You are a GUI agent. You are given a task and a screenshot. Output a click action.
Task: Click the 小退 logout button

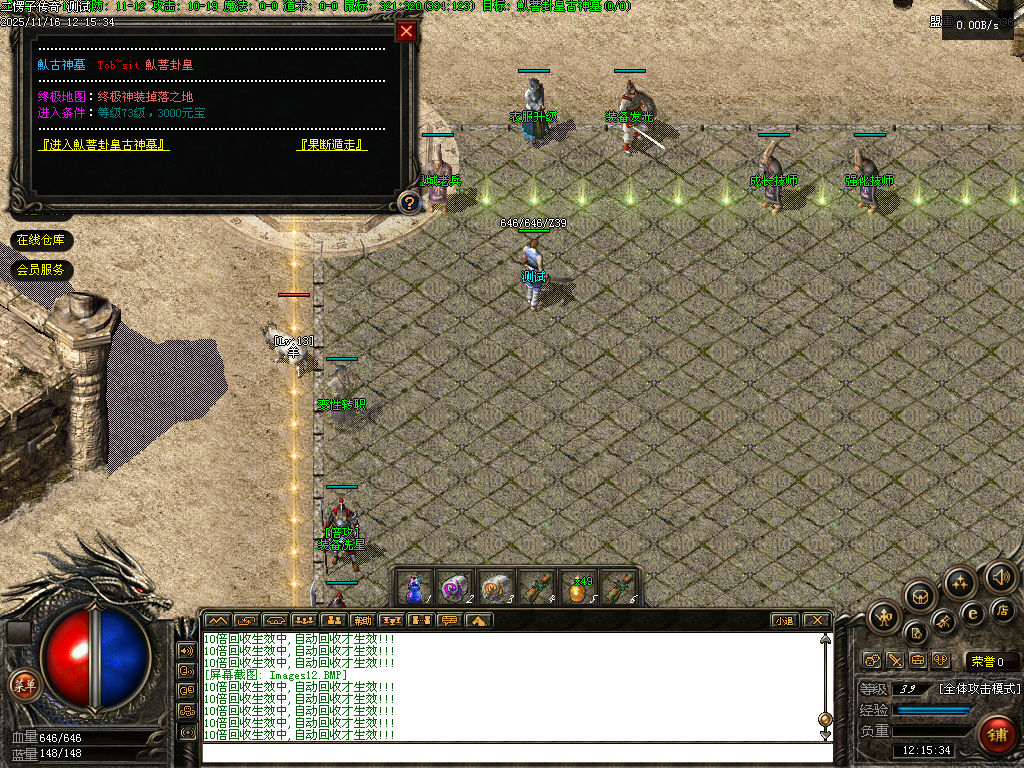(x=784, y=621)
